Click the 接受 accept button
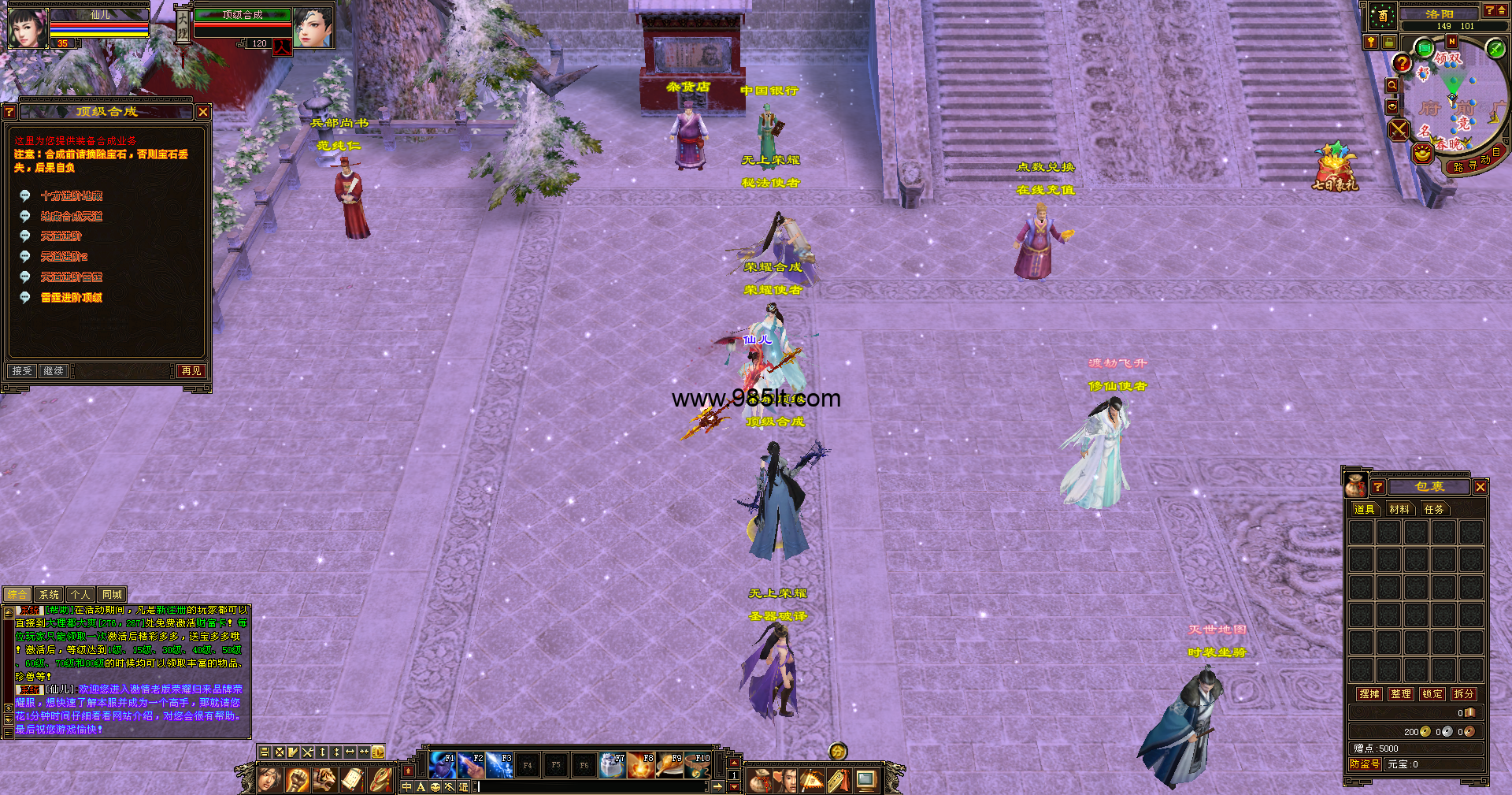 [22, 370]
